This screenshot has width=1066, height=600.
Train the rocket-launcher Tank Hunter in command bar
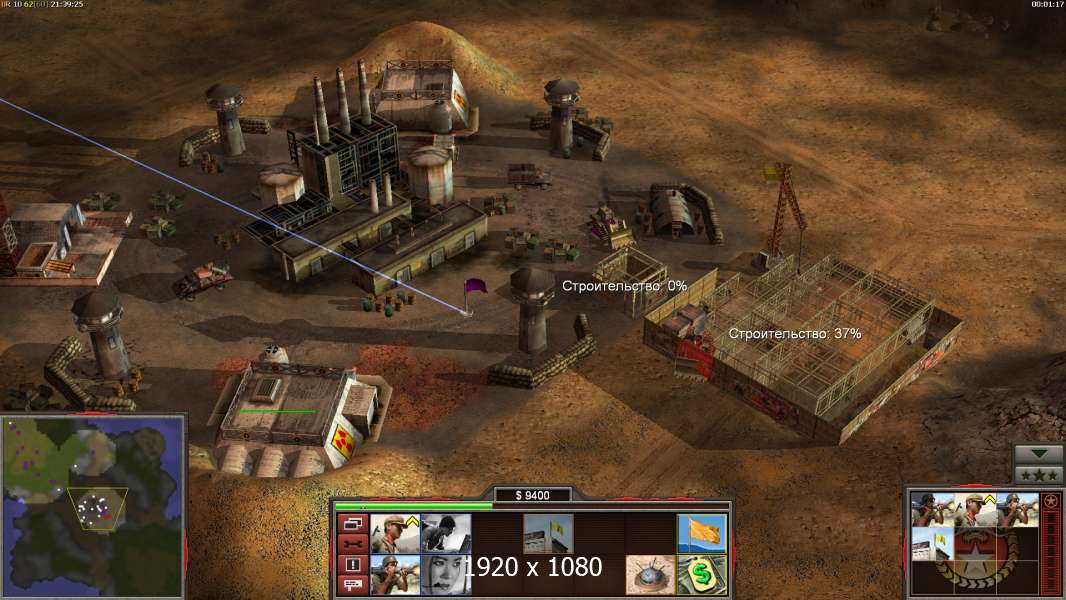395,574
